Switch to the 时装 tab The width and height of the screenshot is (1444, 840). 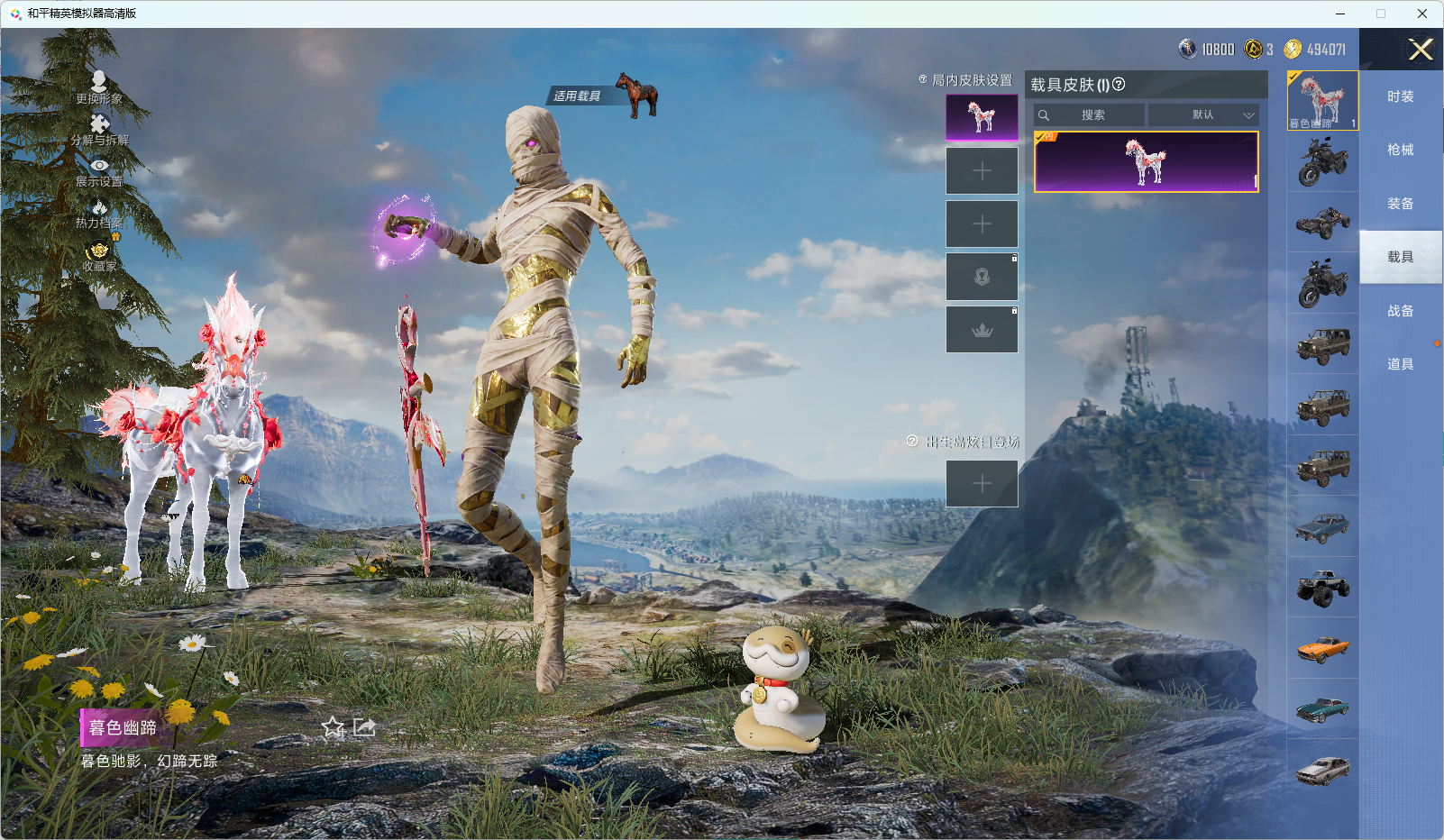[x=1400, y=96]
